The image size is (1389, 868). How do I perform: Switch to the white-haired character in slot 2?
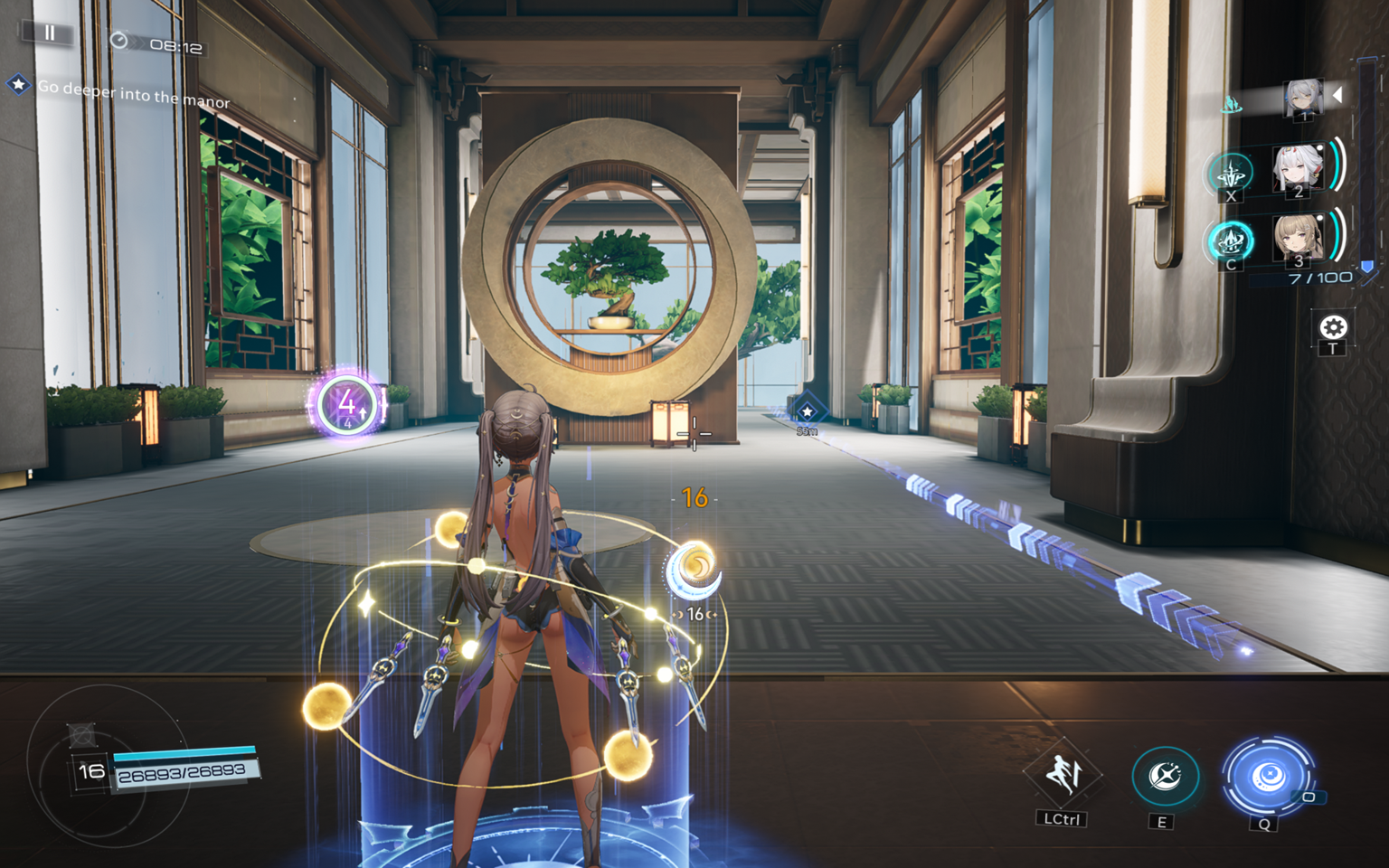click(1298, 168)
